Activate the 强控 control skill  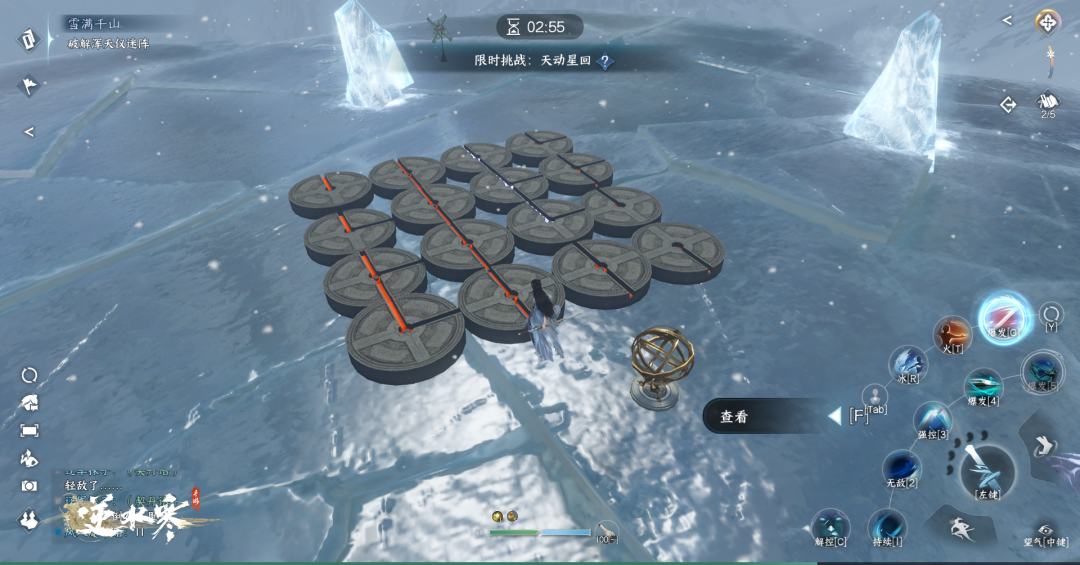[x=932, y=420]
